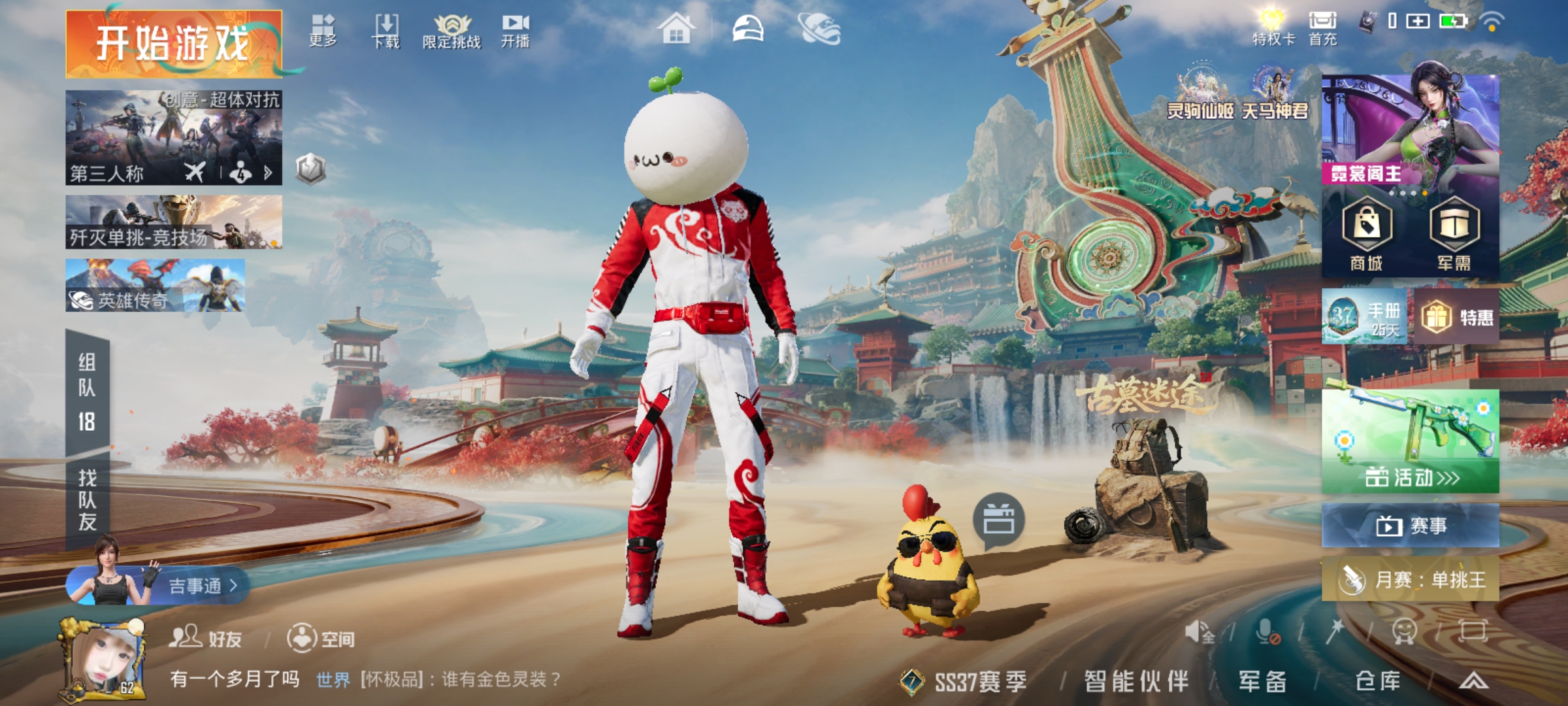Open the 赛事 tournaments page
The height and width of the screenshot is (706, 1568).
click(1411, 525)
